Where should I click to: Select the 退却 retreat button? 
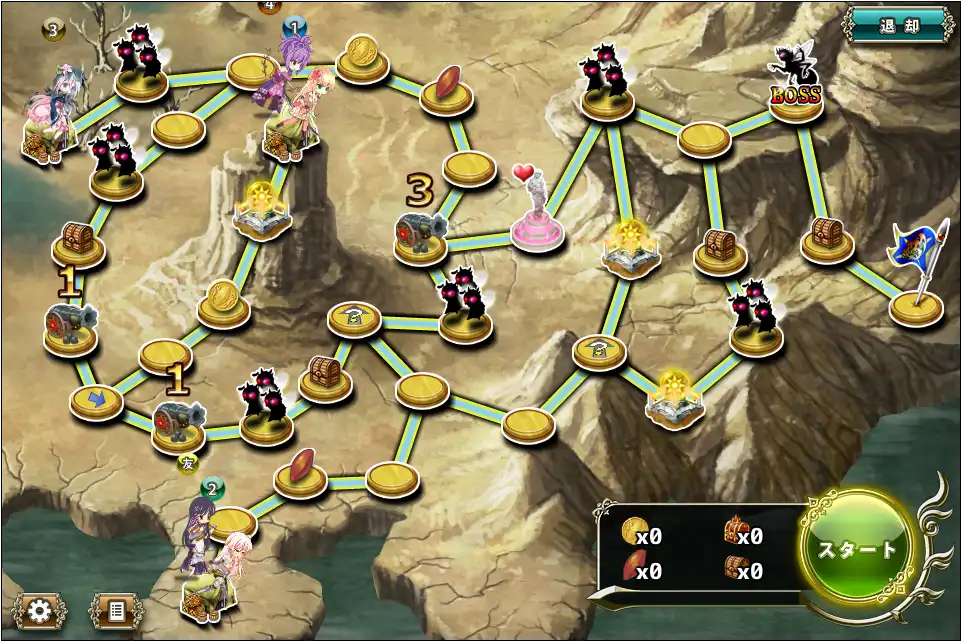pyautogui.click(x=898, y=25)
